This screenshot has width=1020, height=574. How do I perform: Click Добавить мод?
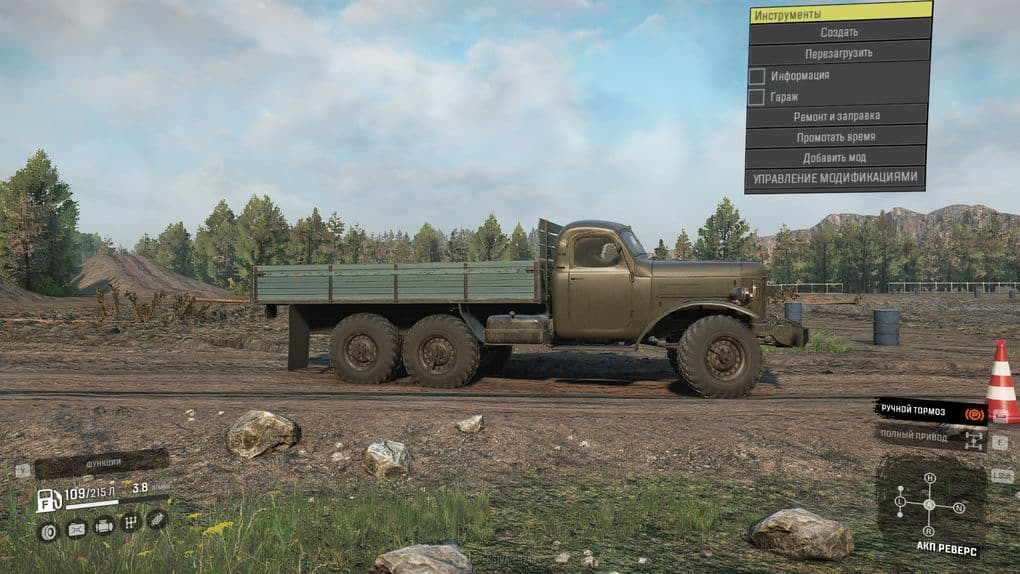point(834,158)
